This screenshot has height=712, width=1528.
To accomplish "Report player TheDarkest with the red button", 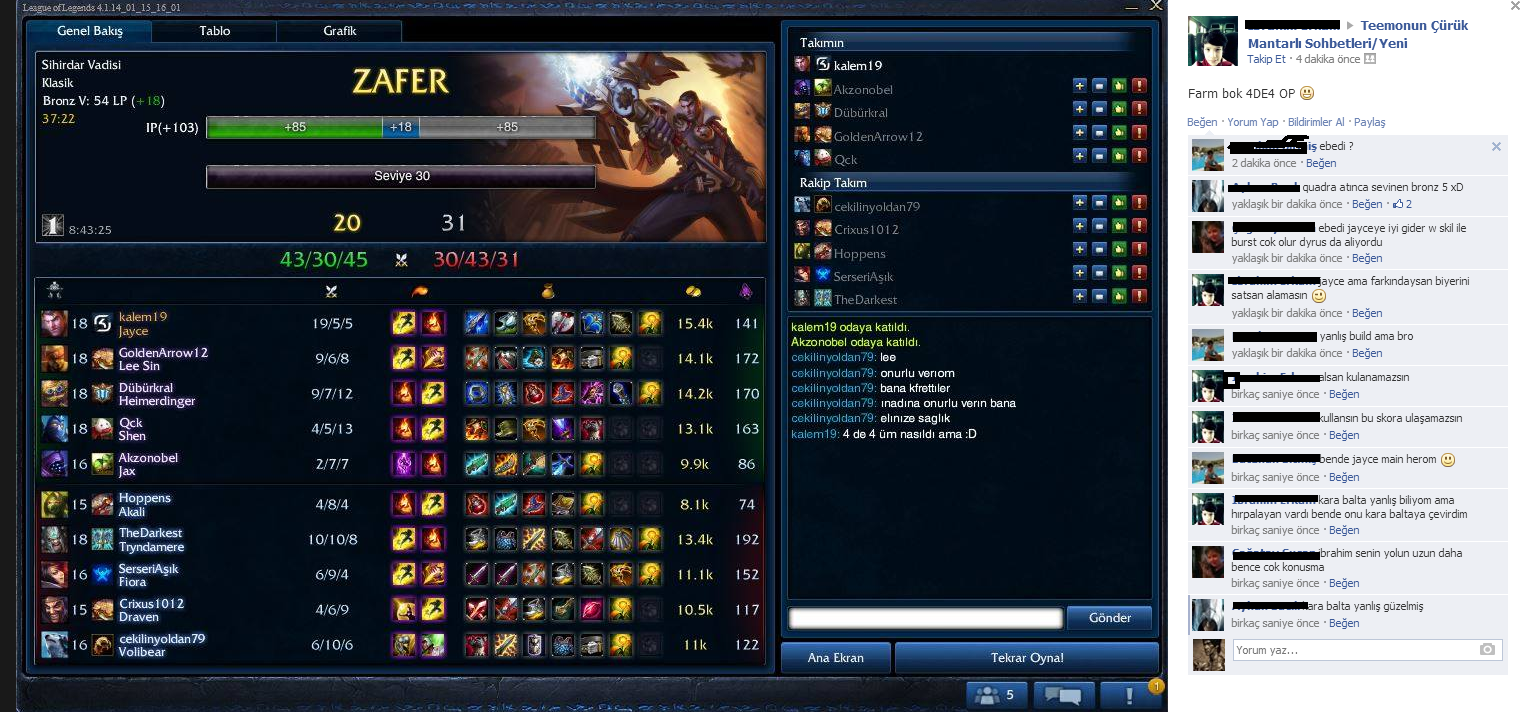I will point(1139,296).
